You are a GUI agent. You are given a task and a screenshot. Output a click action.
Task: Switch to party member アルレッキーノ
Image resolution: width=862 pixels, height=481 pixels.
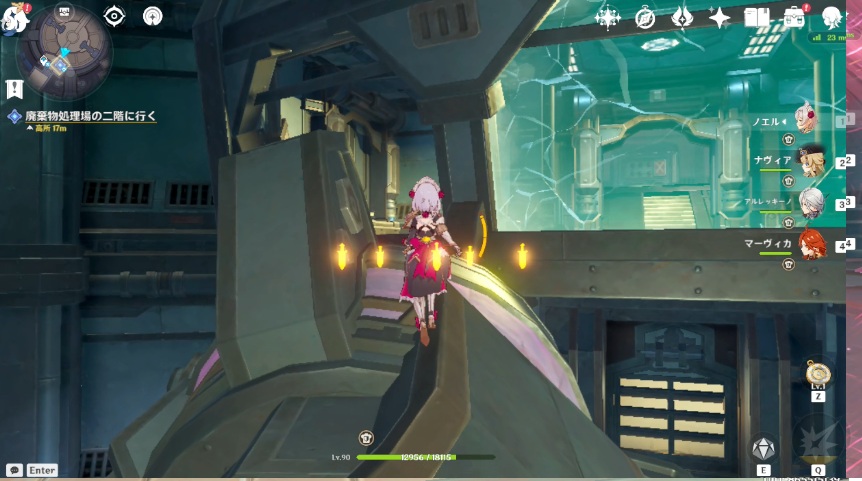(808, 202)
